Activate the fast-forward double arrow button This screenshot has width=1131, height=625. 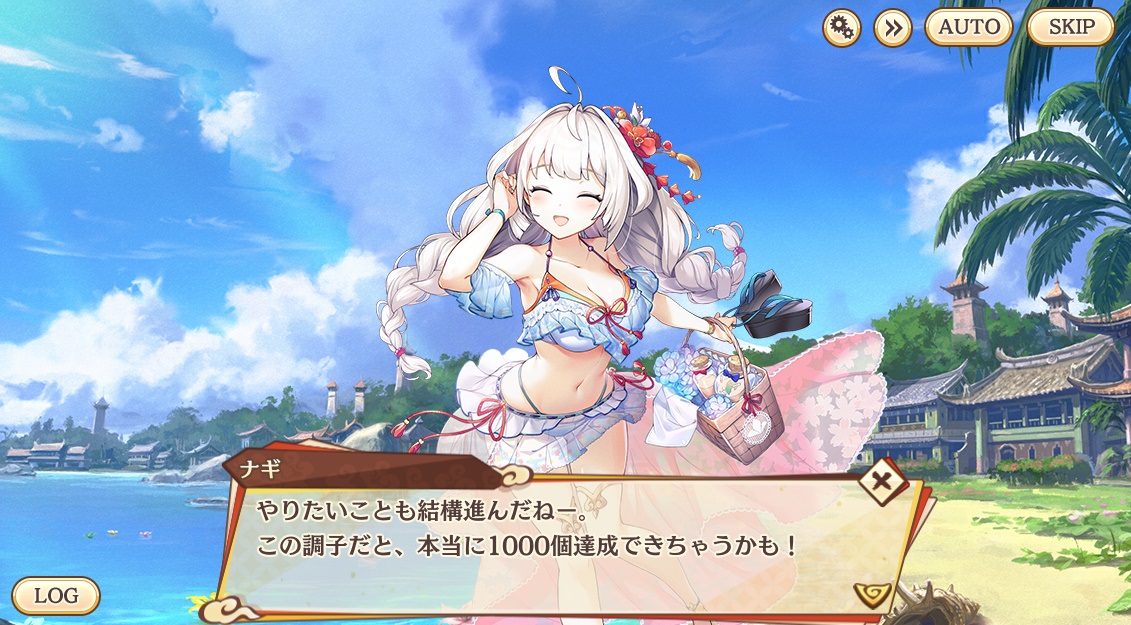pos(893,27)
